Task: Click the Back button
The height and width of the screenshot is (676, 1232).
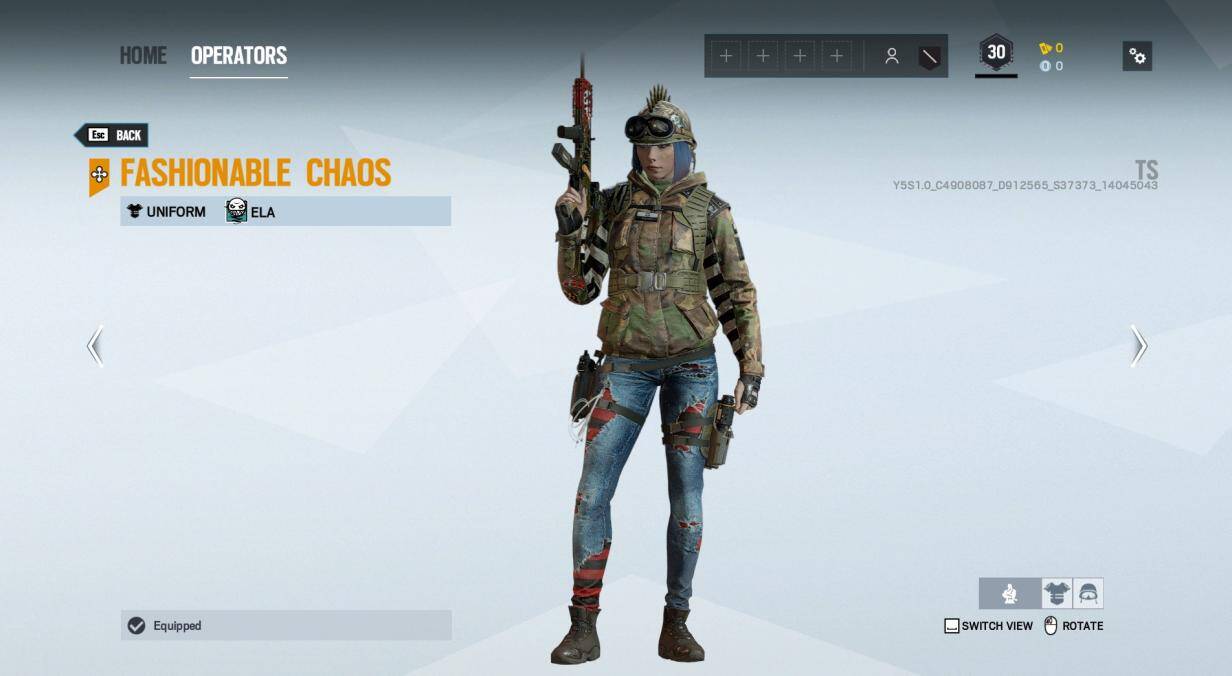Action: coord(112,135)
